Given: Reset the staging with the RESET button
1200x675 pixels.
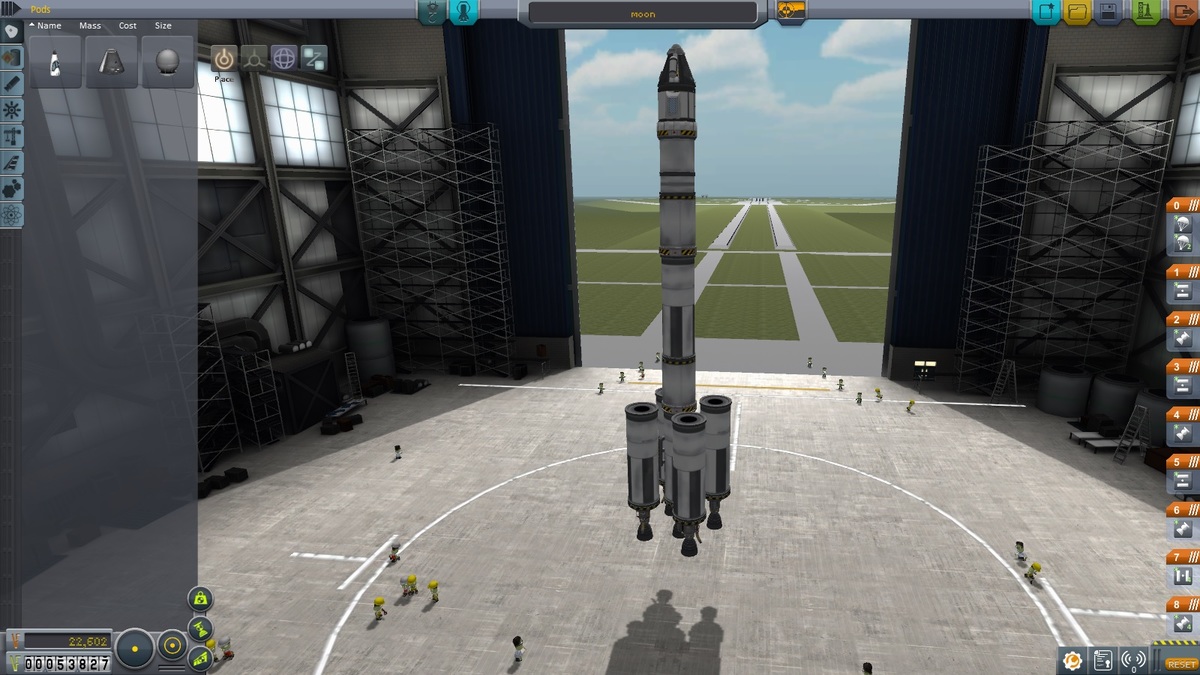Looking at the screenshot, I should coord(1180,664).
